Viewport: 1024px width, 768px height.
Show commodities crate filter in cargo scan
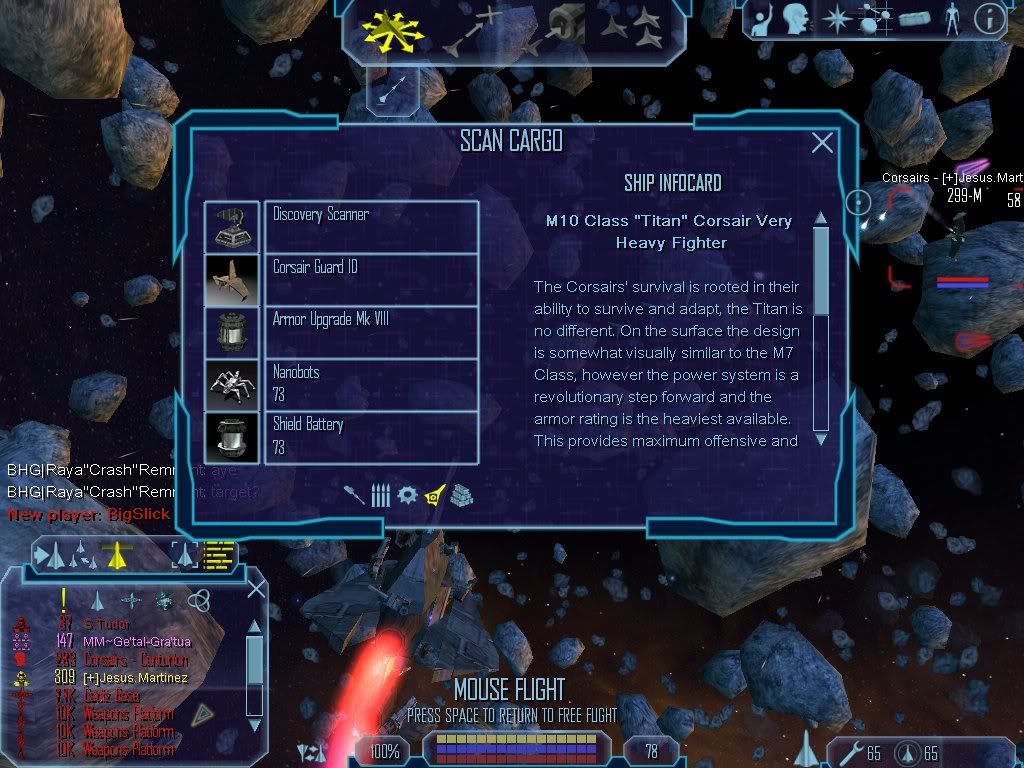point(461,494)
